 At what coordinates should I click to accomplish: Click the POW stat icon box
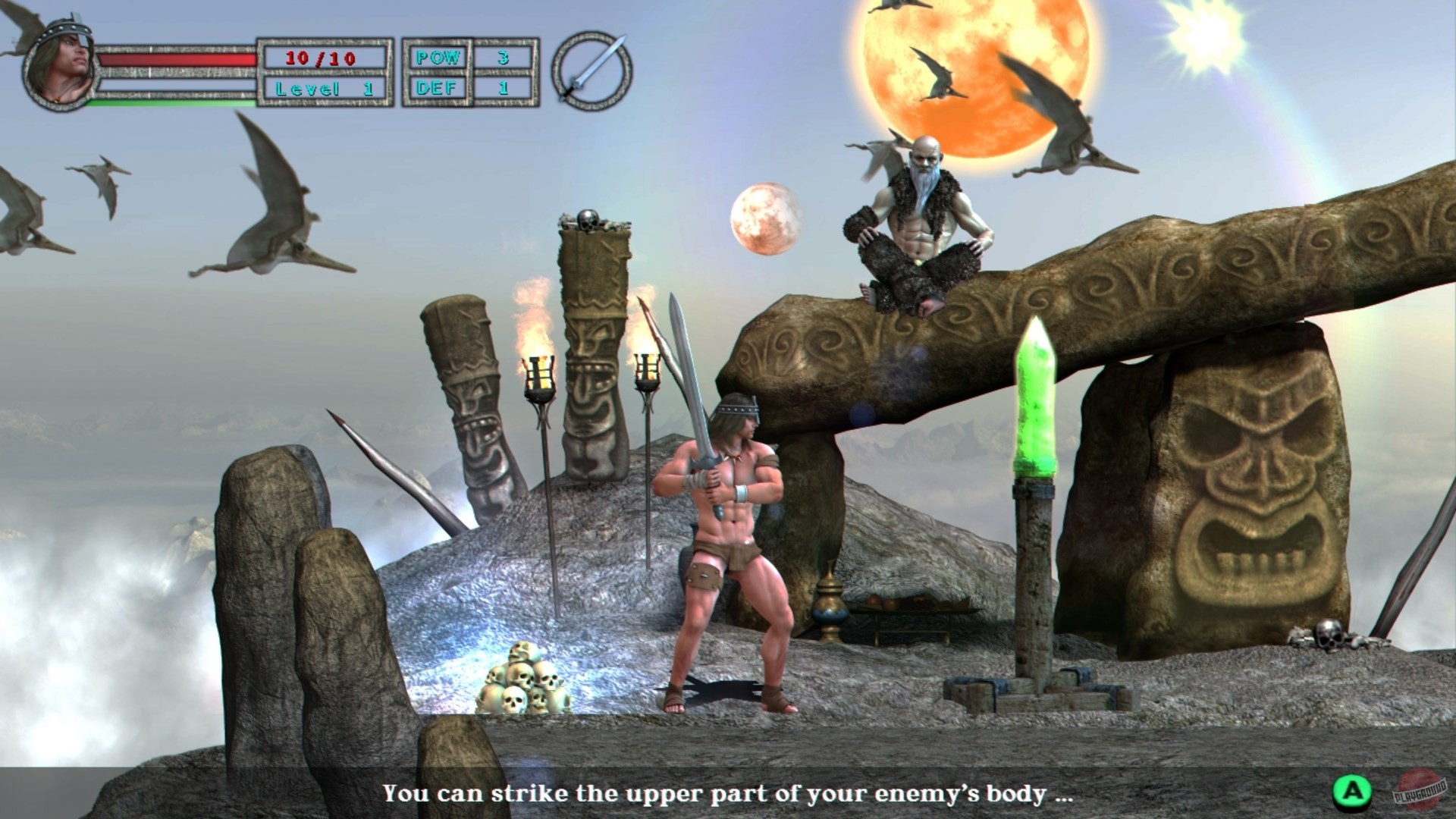tap(438, 56)
